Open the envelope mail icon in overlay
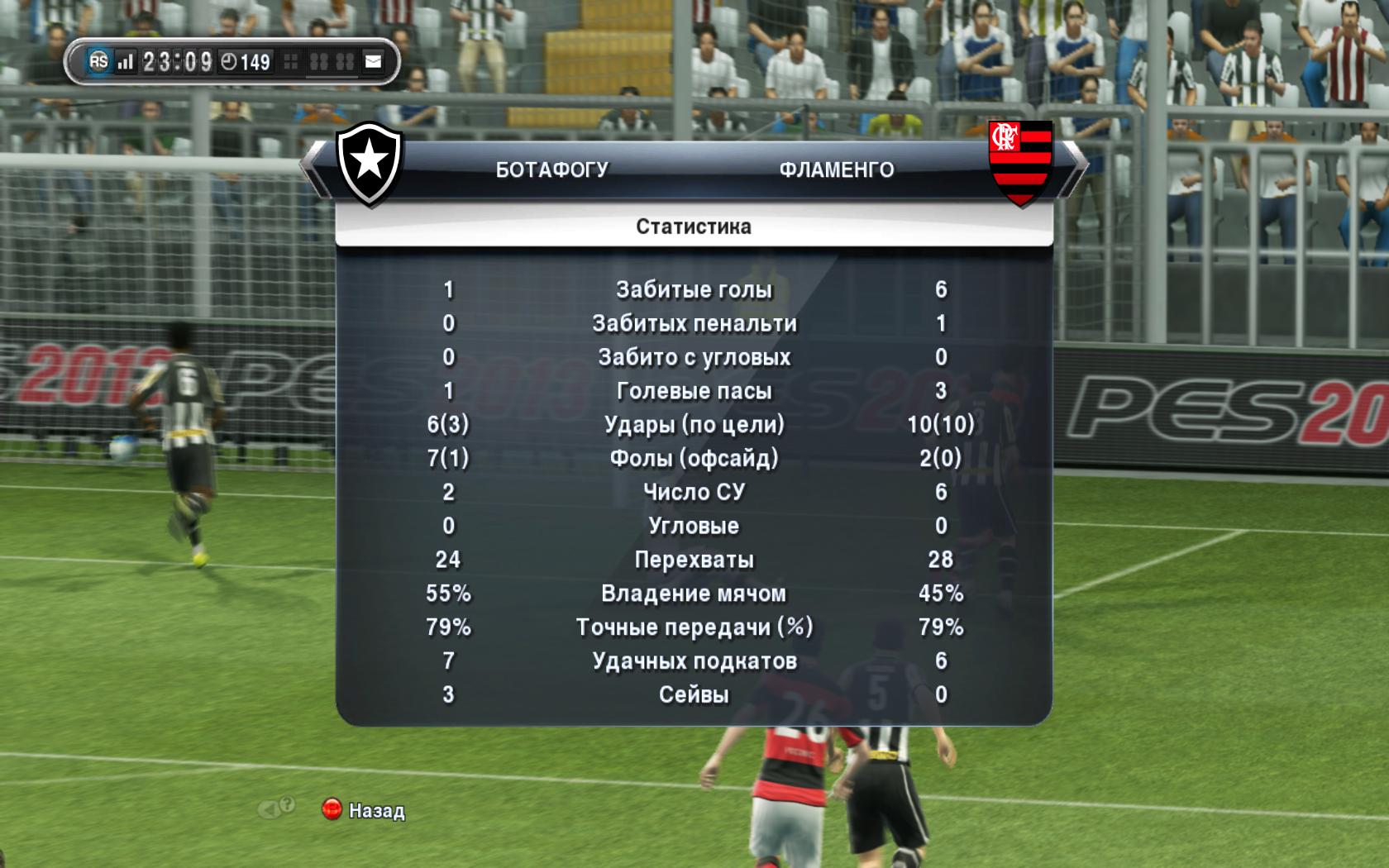 (x=374, y=61)
